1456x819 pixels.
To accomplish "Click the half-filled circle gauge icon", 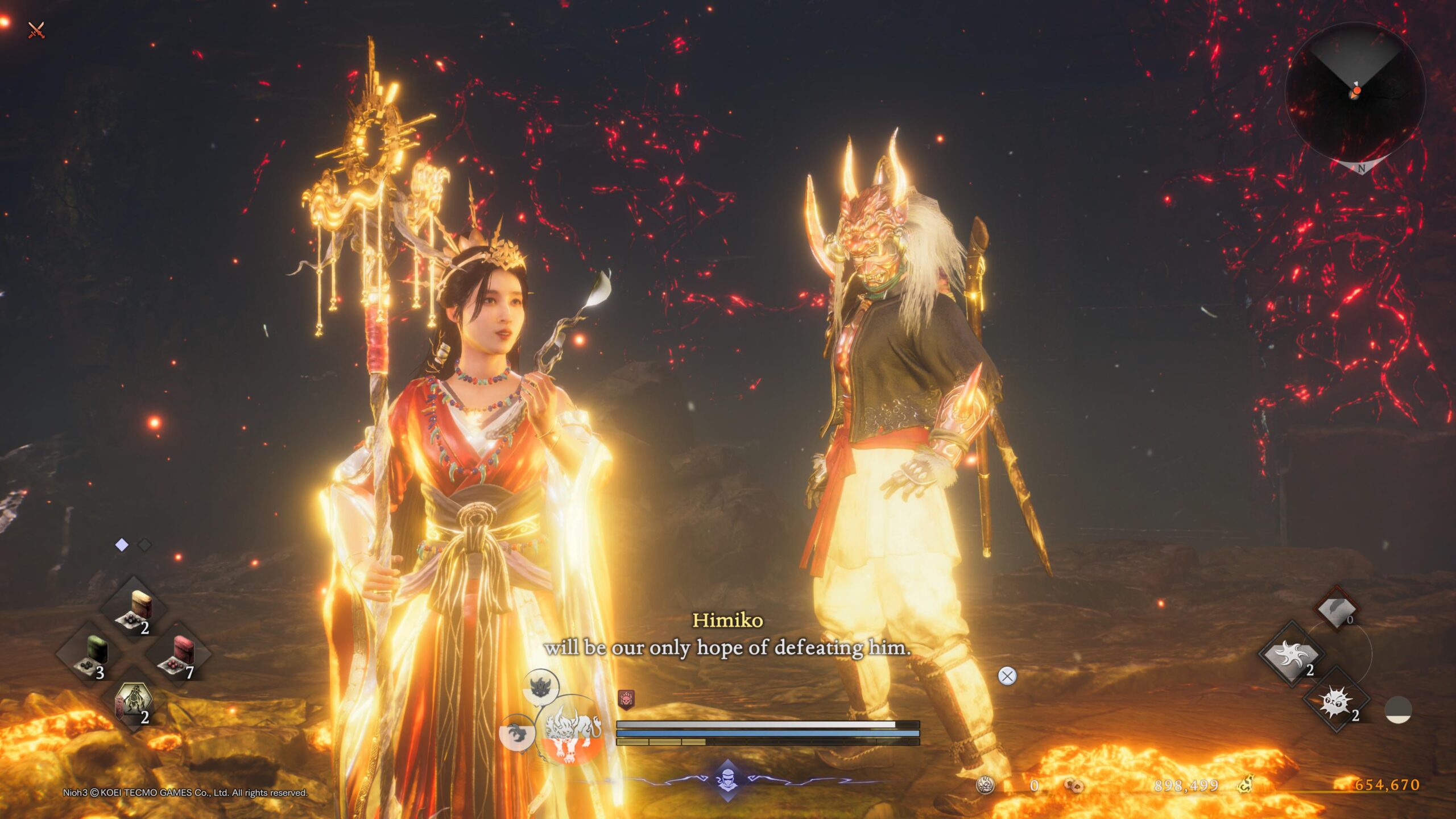I will (x=1398, y=710).
